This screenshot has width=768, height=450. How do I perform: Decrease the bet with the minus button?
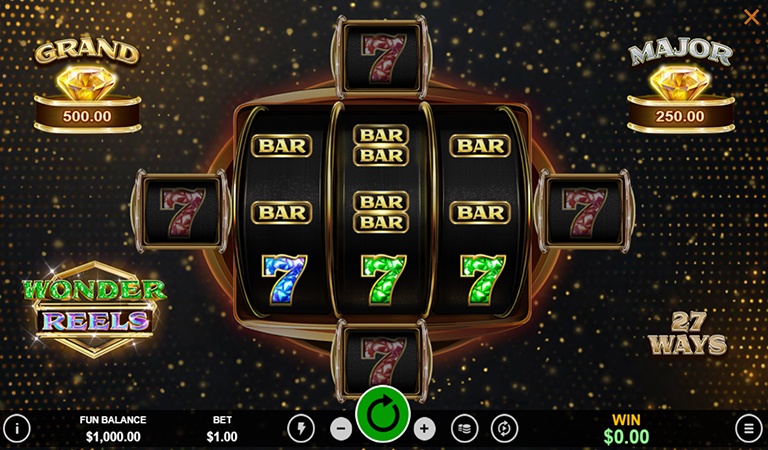pos(341,429)
